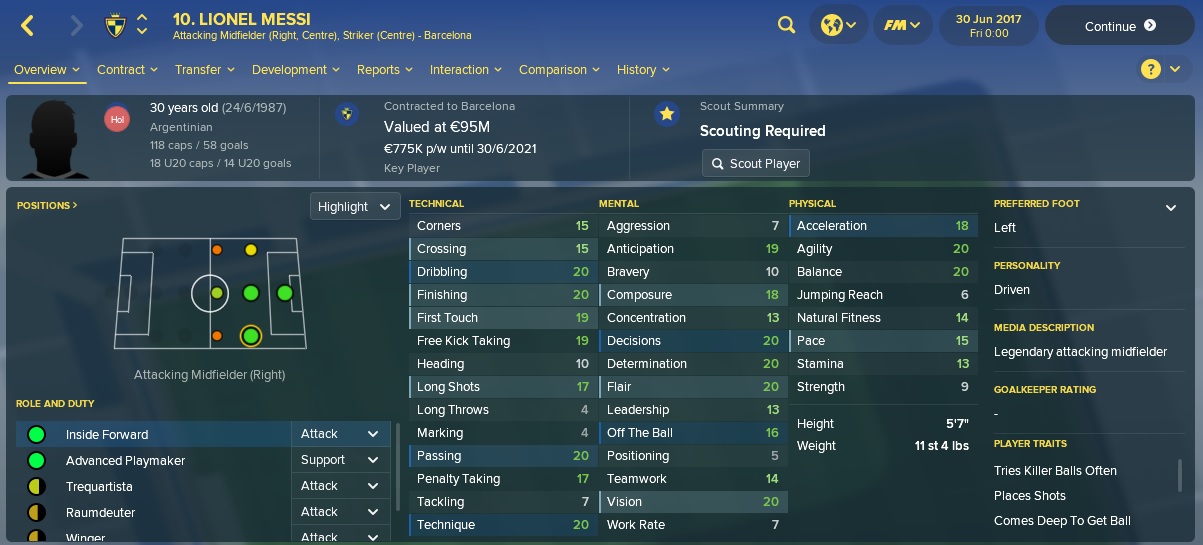Open the world globe menu
Viewport: 1203px width, 545px height.
838,26
